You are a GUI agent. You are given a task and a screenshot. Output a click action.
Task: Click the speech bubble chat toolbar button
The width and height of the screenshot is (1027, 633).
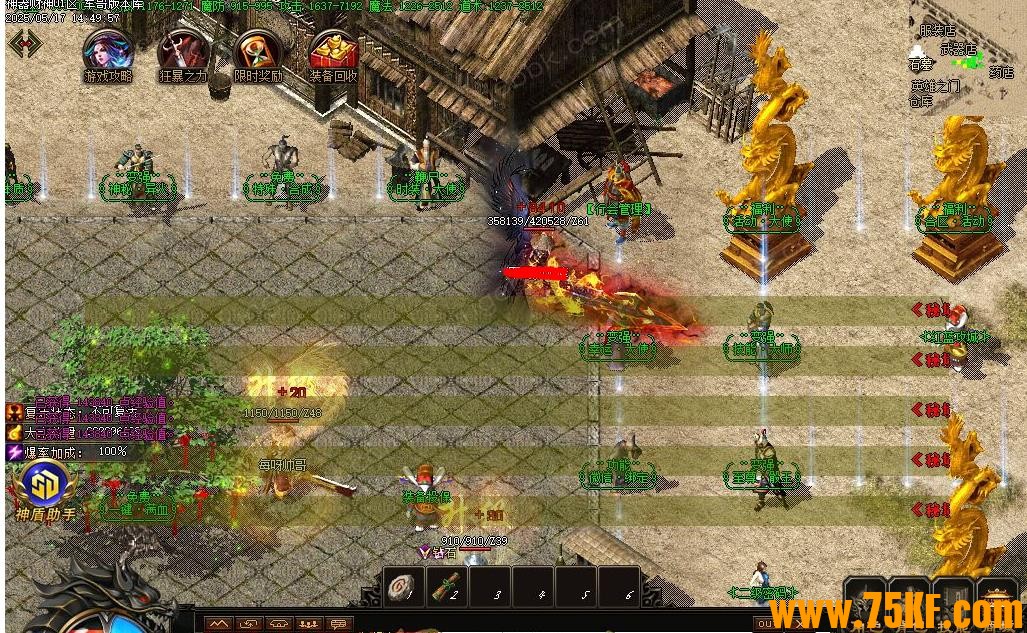click(339, 624)
